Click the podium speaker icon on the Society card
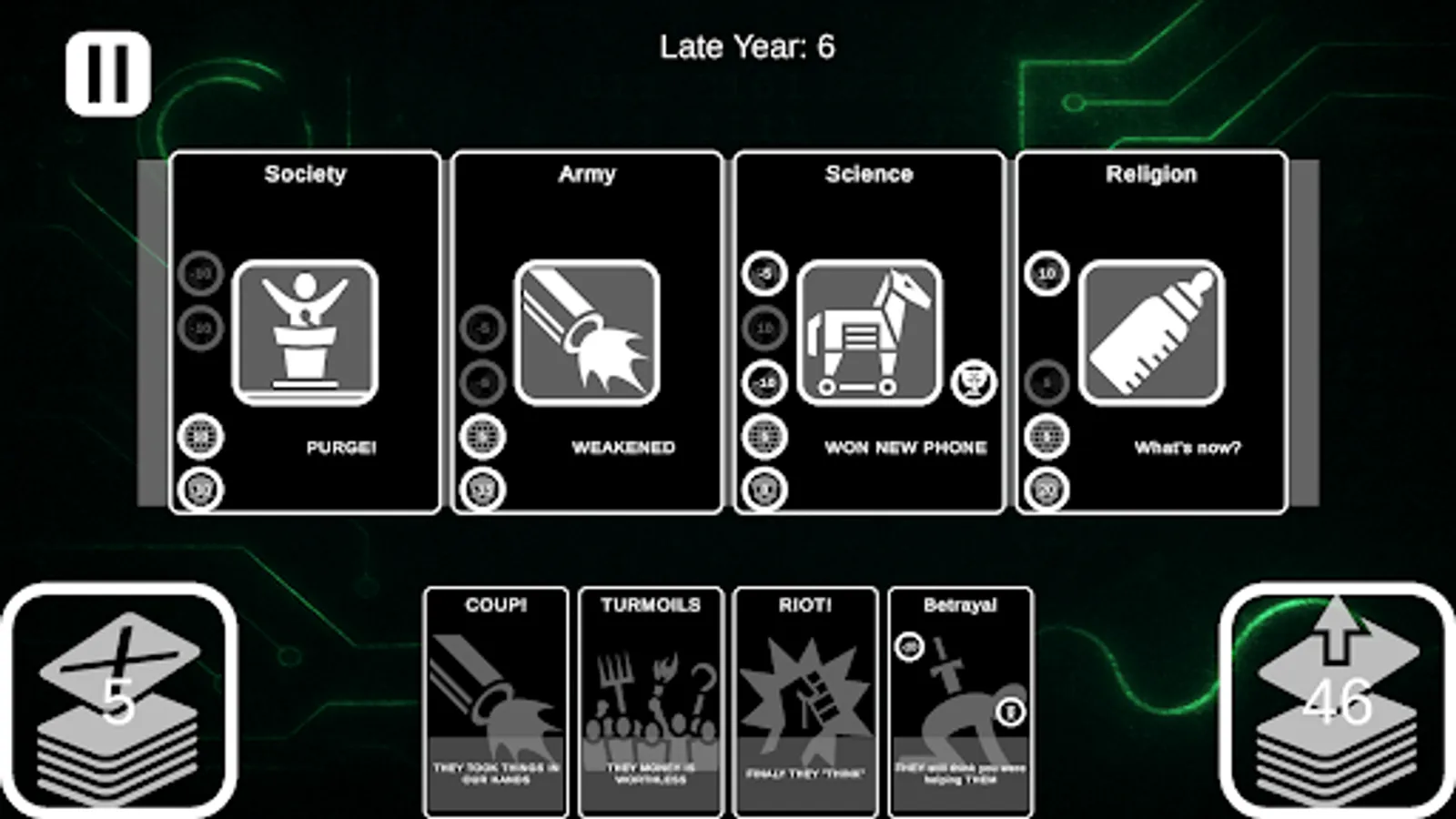The height and width of the screenshot is (819, 1456). 307,332
